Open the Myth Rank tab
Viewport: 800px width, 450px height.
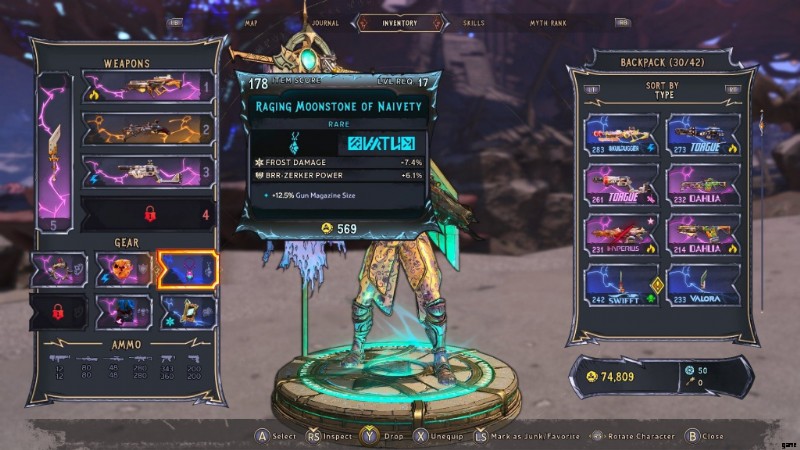point(549,22)
